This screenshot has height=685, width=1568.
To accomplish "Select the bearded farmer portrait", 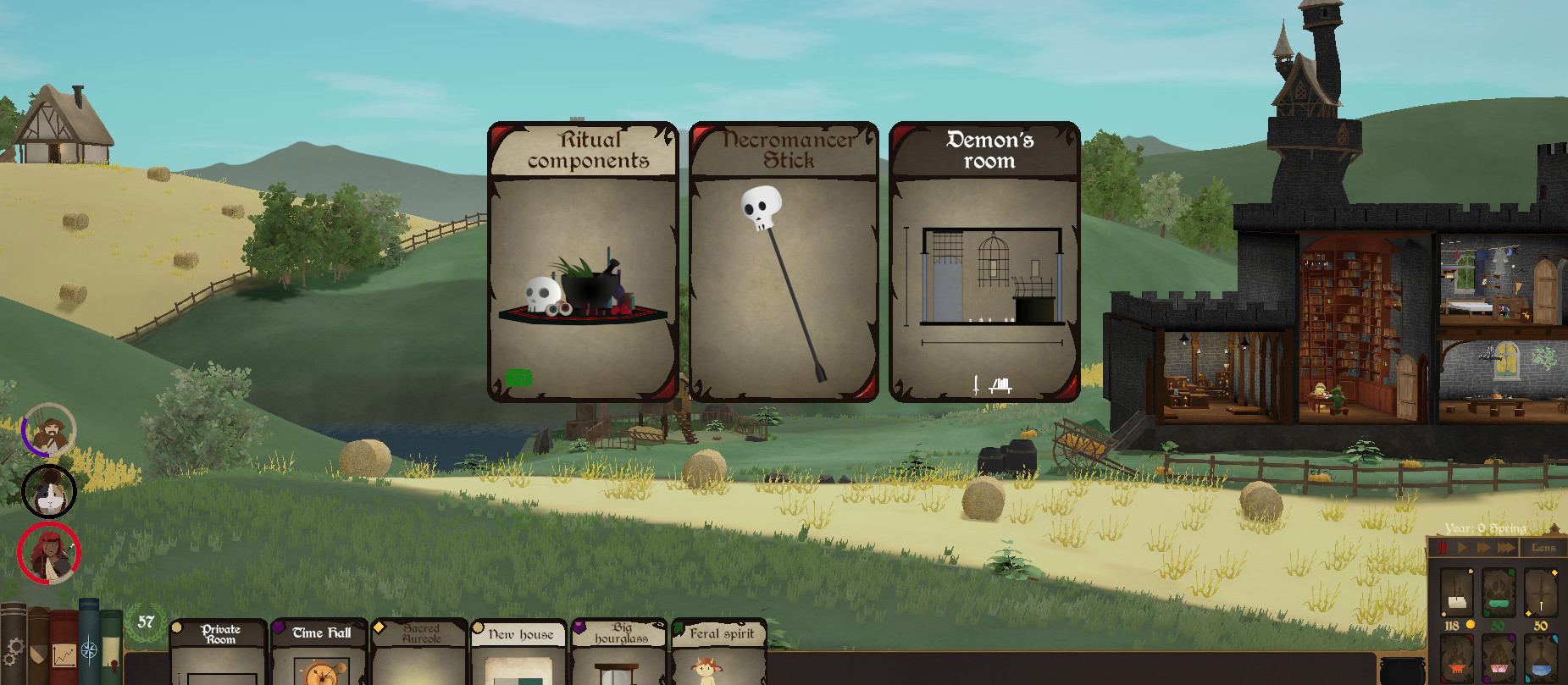I will (50, 430).
